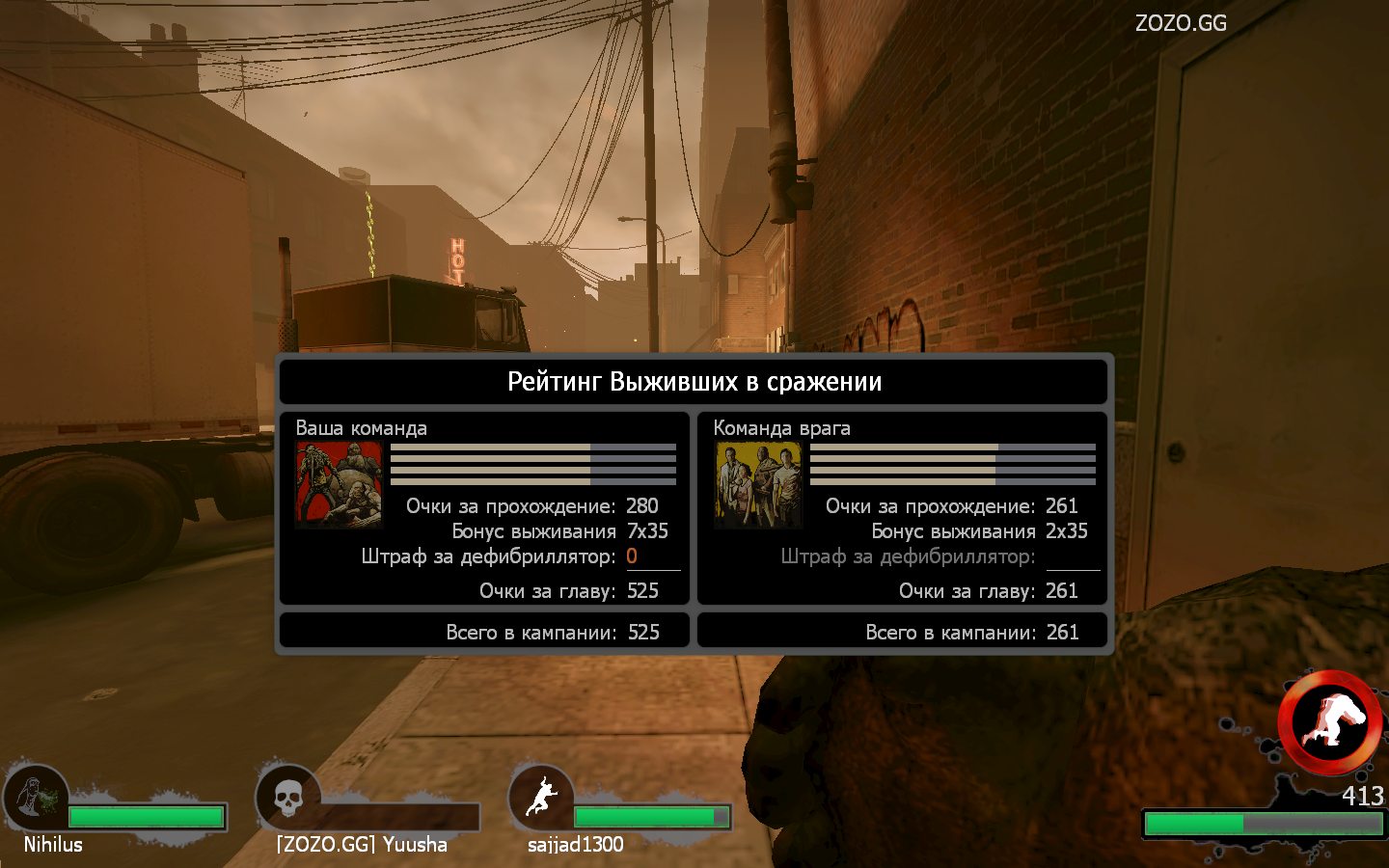Select the Nihilus teammate portrait
Viewport: 1389px width, 868px height.
click(36, 798)
